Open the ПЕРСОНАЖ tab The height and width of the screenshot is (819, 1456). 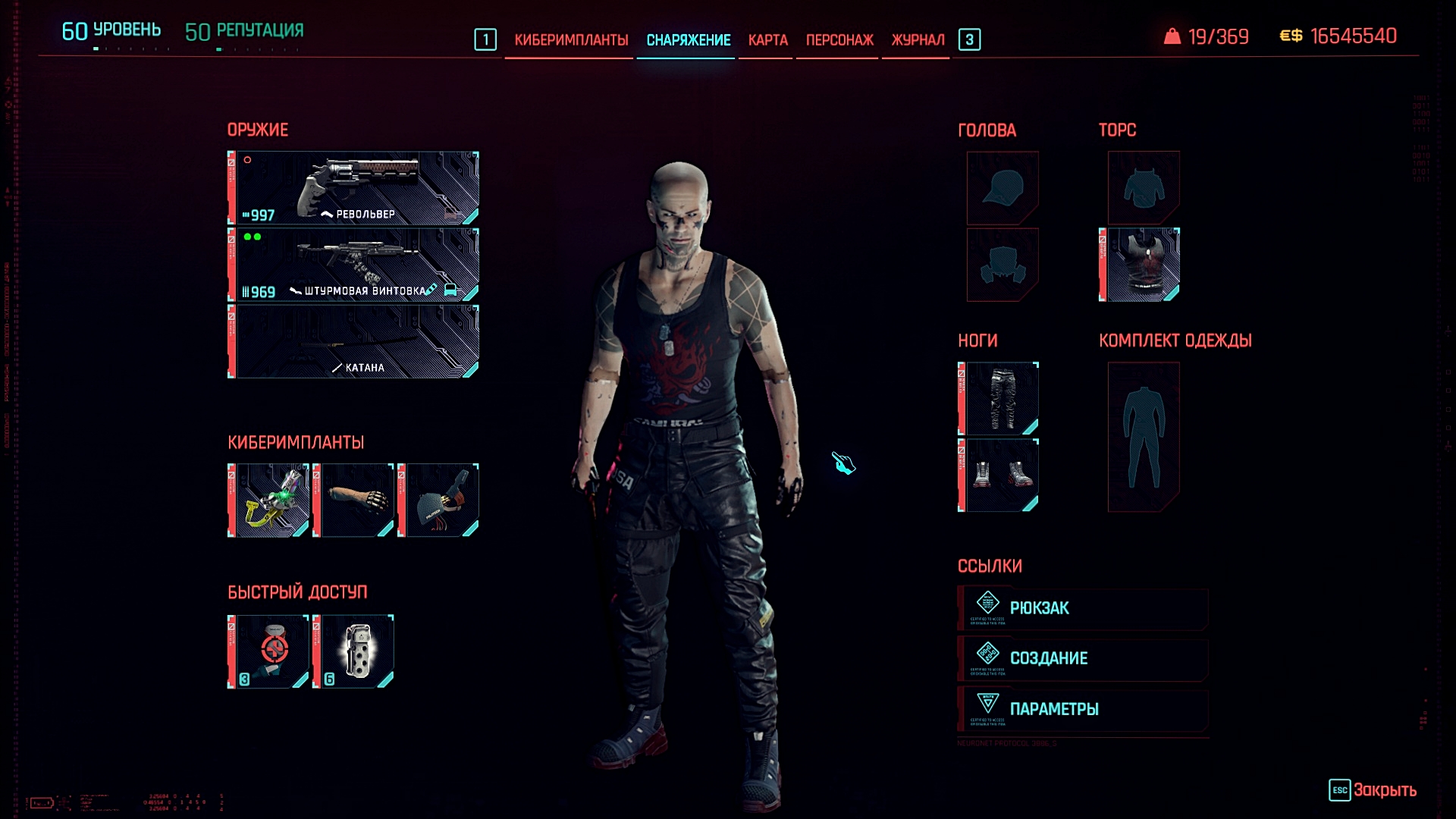click(x=836, y=39)
